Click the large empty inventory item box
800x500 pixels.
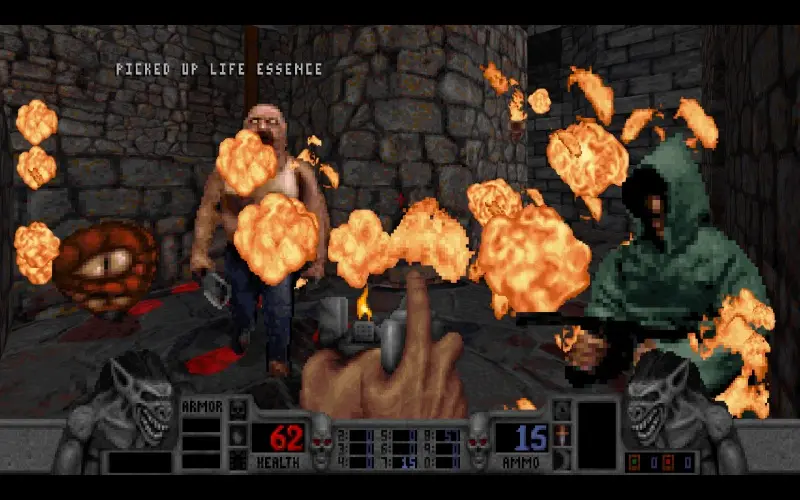(597, 435)
